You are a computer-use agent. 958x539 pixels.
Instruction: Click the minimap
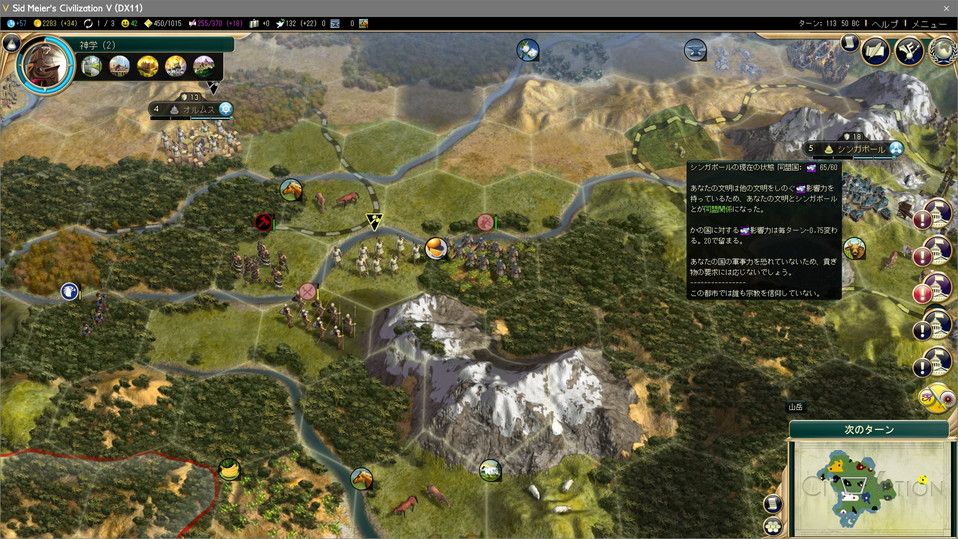coord(869,487)
